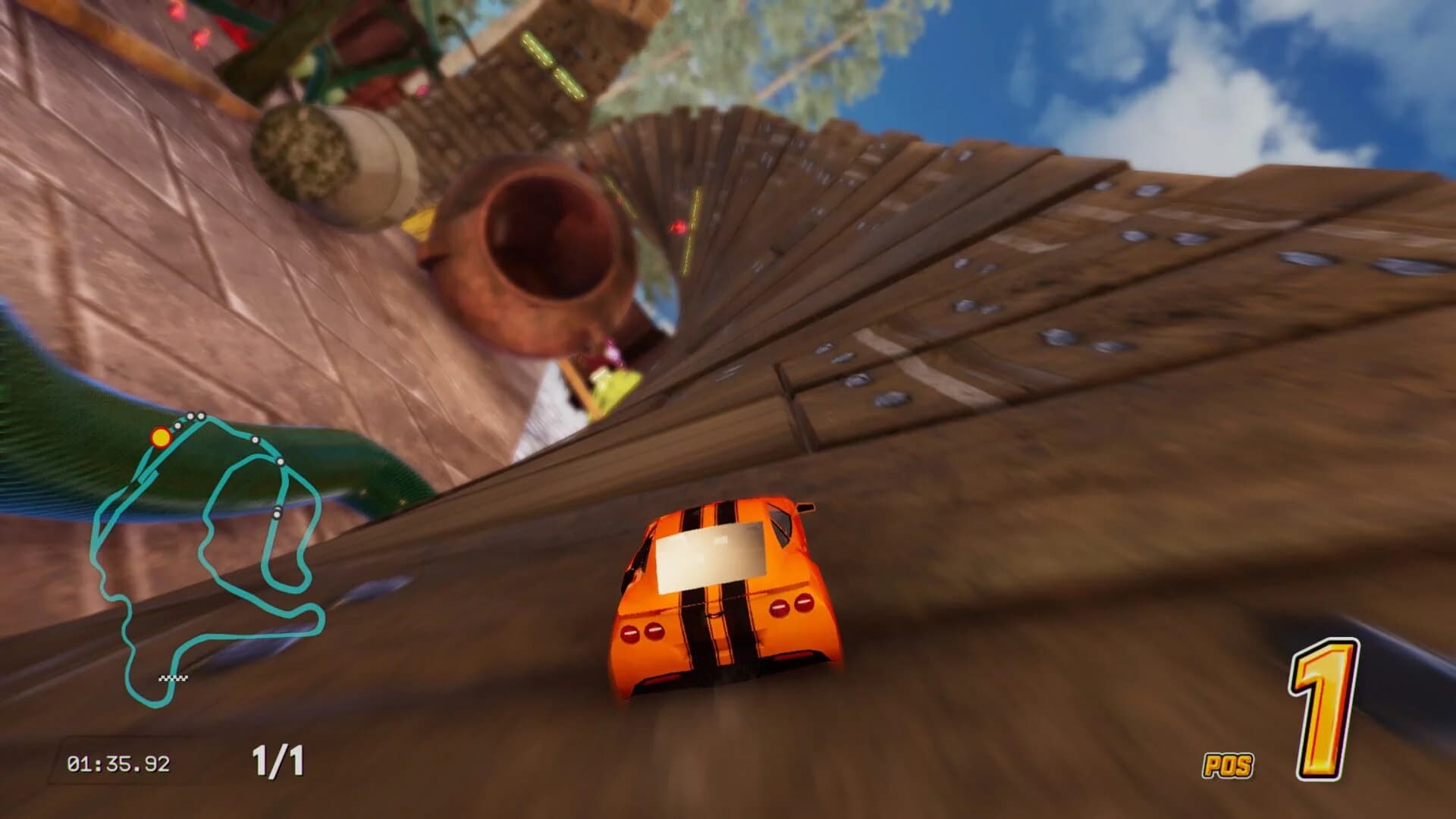The image size is (1456, 819).
Task: Select the checkpoint dot nearest the player marker
Action: pos(177,425)
